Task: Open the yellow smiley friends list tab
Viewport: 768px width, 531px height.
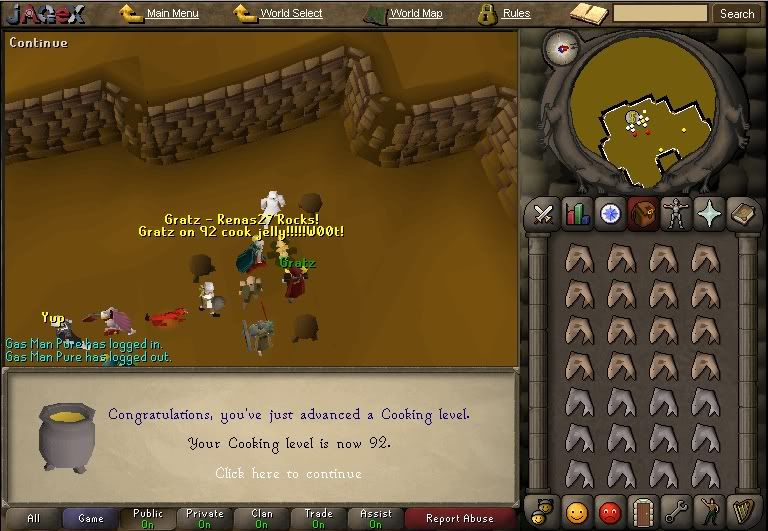Action: [576, 509]
